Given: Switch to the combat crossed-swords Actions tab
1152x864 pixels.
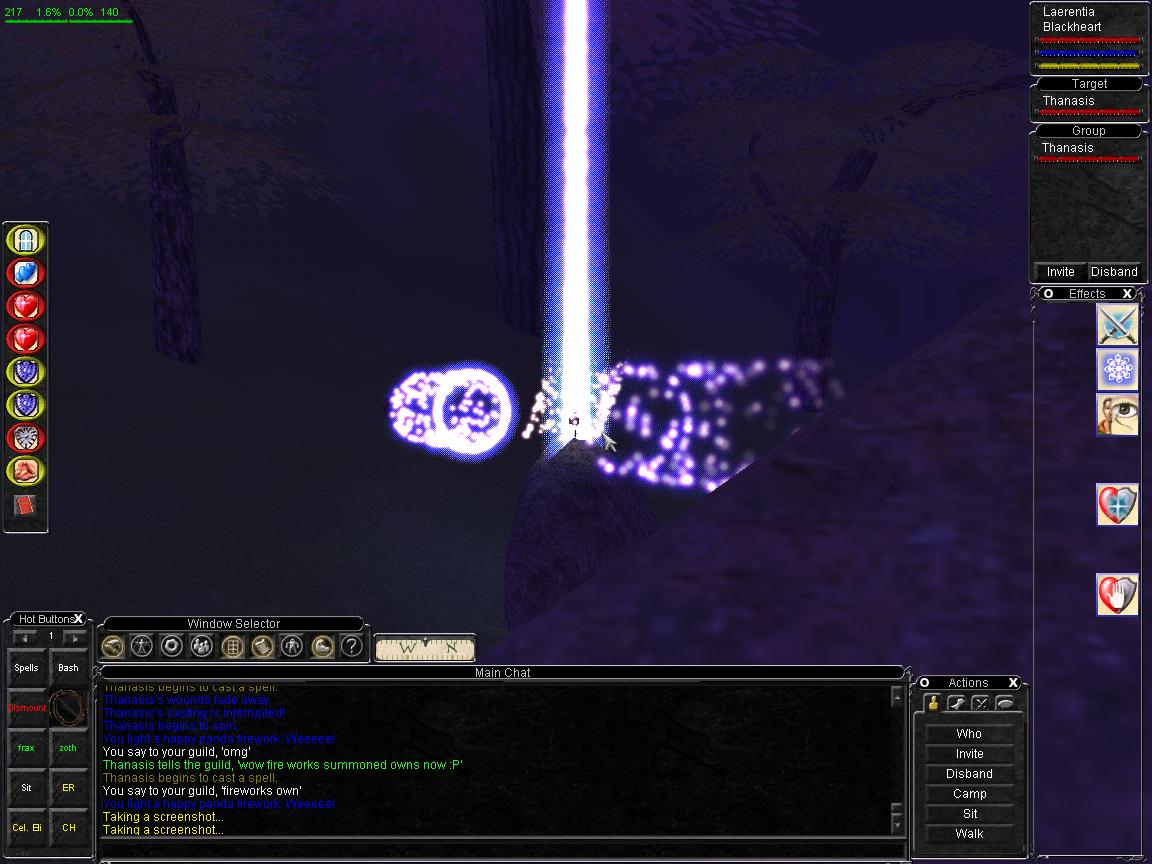Looking at the screenshot, I should 980,703.
